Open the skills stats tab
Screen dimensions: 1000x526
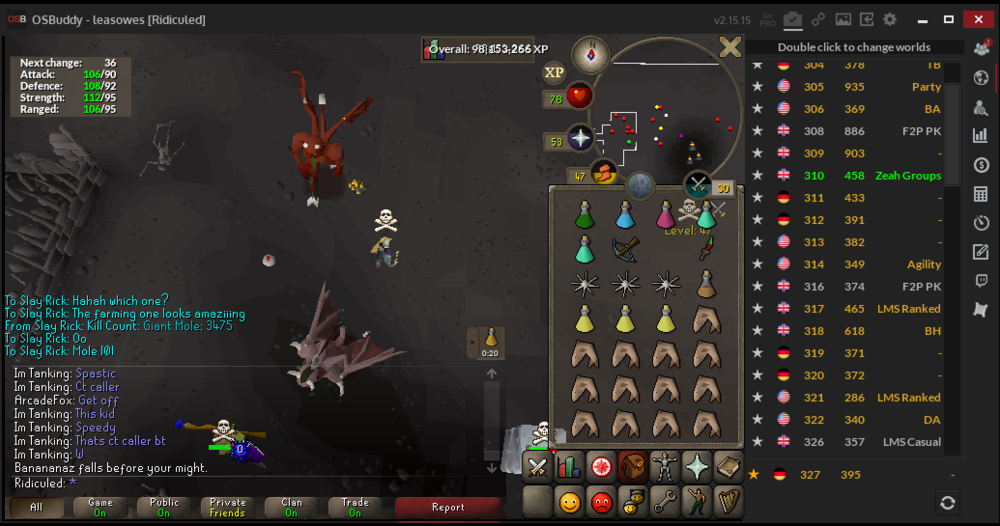[x=569, y=466]
